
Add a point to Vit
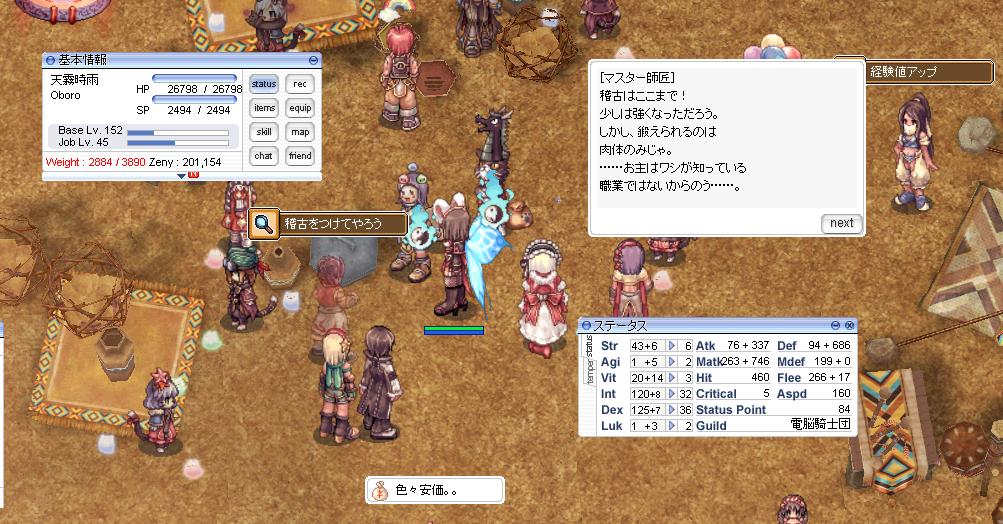[673, 378]
